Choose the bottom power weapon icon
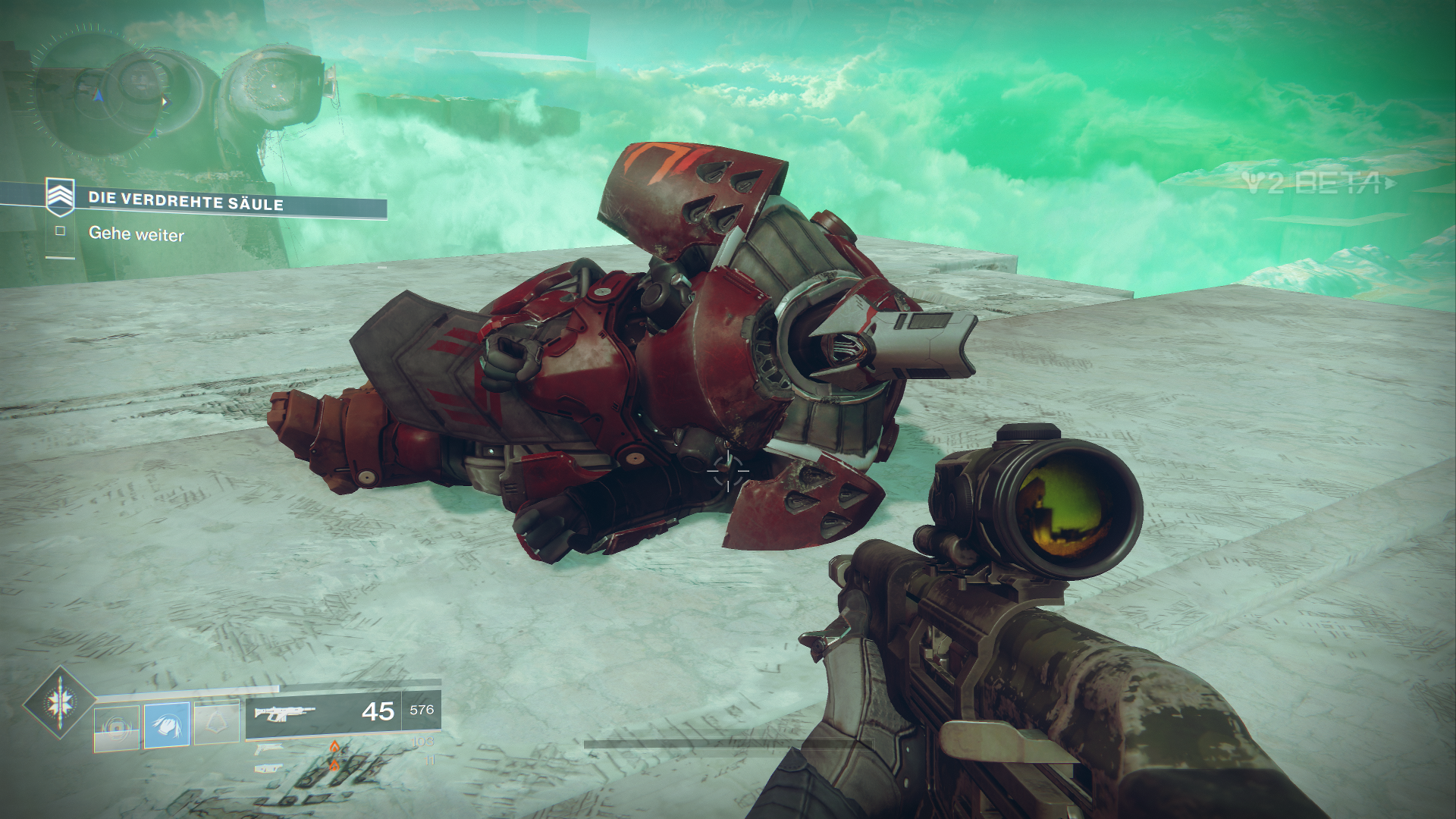This screenshot has height=819, width=1456. pos(268,768)
